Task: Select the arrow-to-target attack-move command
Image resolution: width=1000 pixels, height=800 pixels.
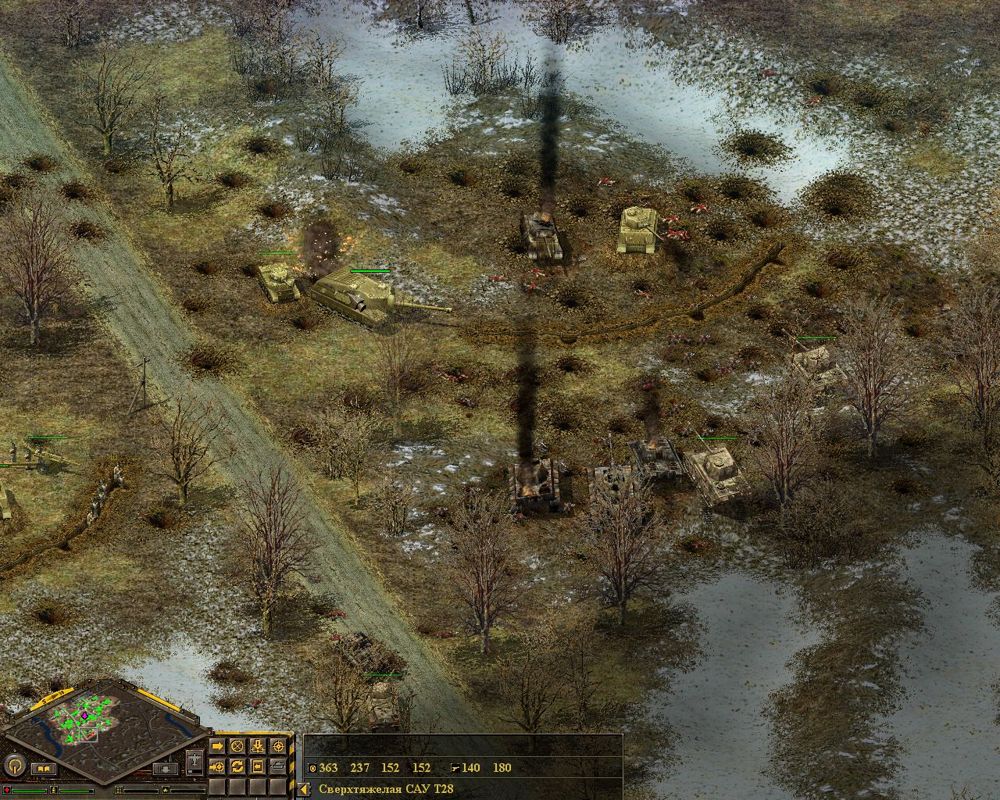Action: (218, 766)
